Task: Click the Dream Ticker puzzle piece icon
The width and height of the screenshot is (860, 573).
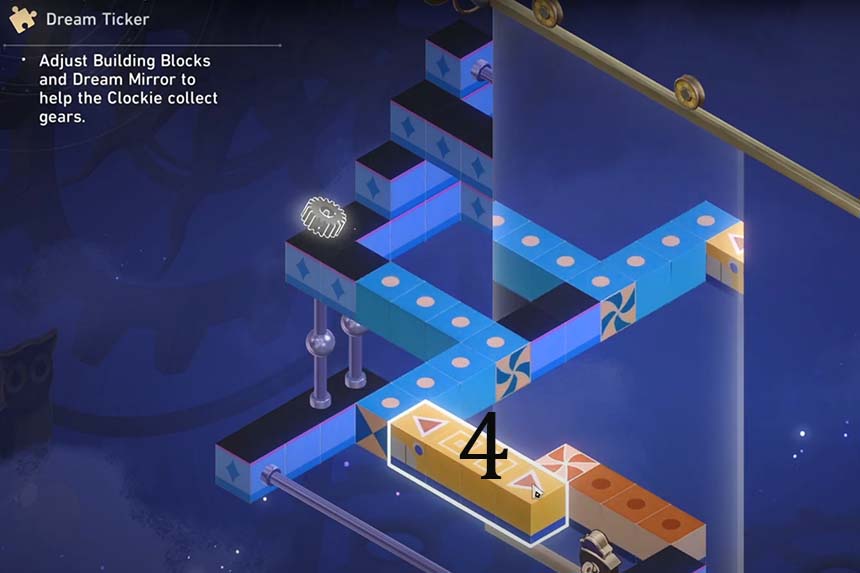Action: coord(23,19)
